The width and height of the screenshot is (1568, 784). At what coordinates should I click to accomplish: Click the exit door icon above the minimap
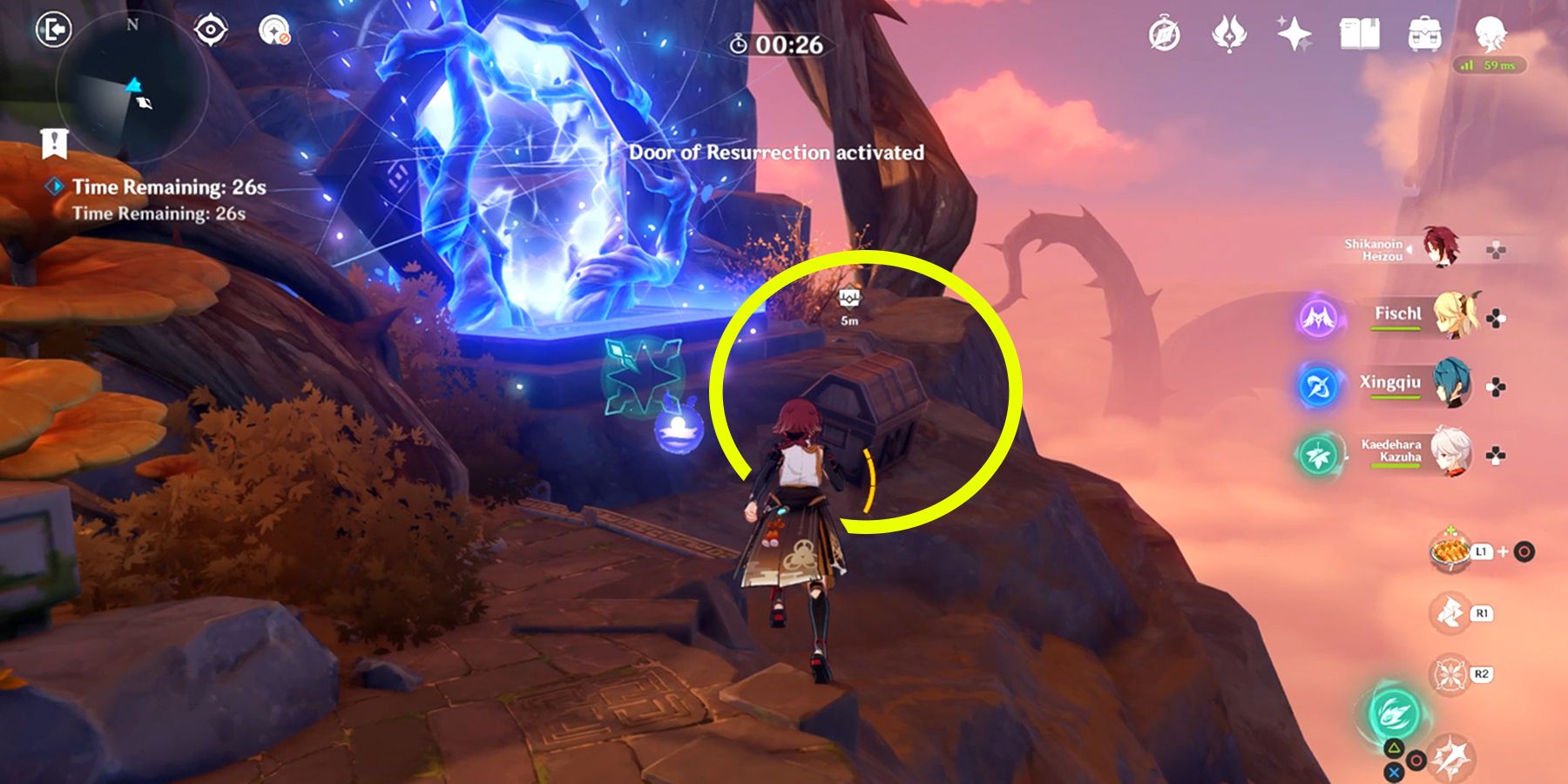[54, 28]
